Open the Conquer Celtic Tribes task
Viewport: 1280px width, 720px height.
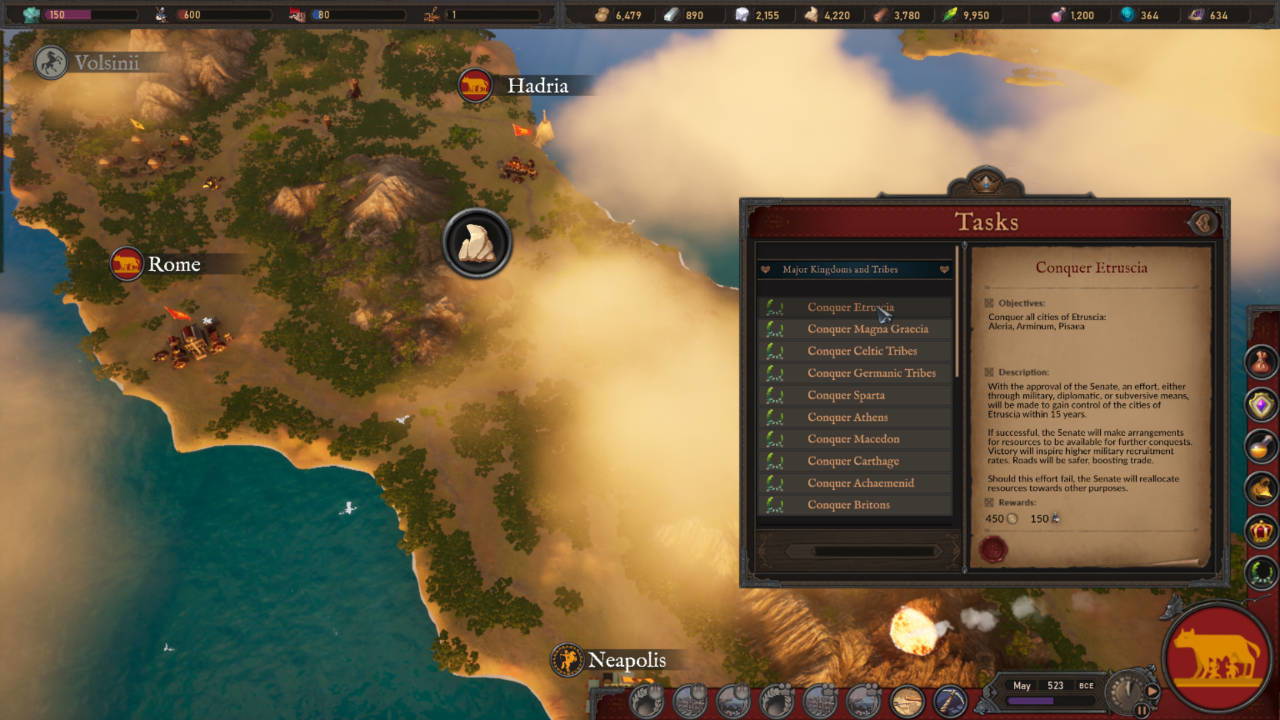(862, 351)
